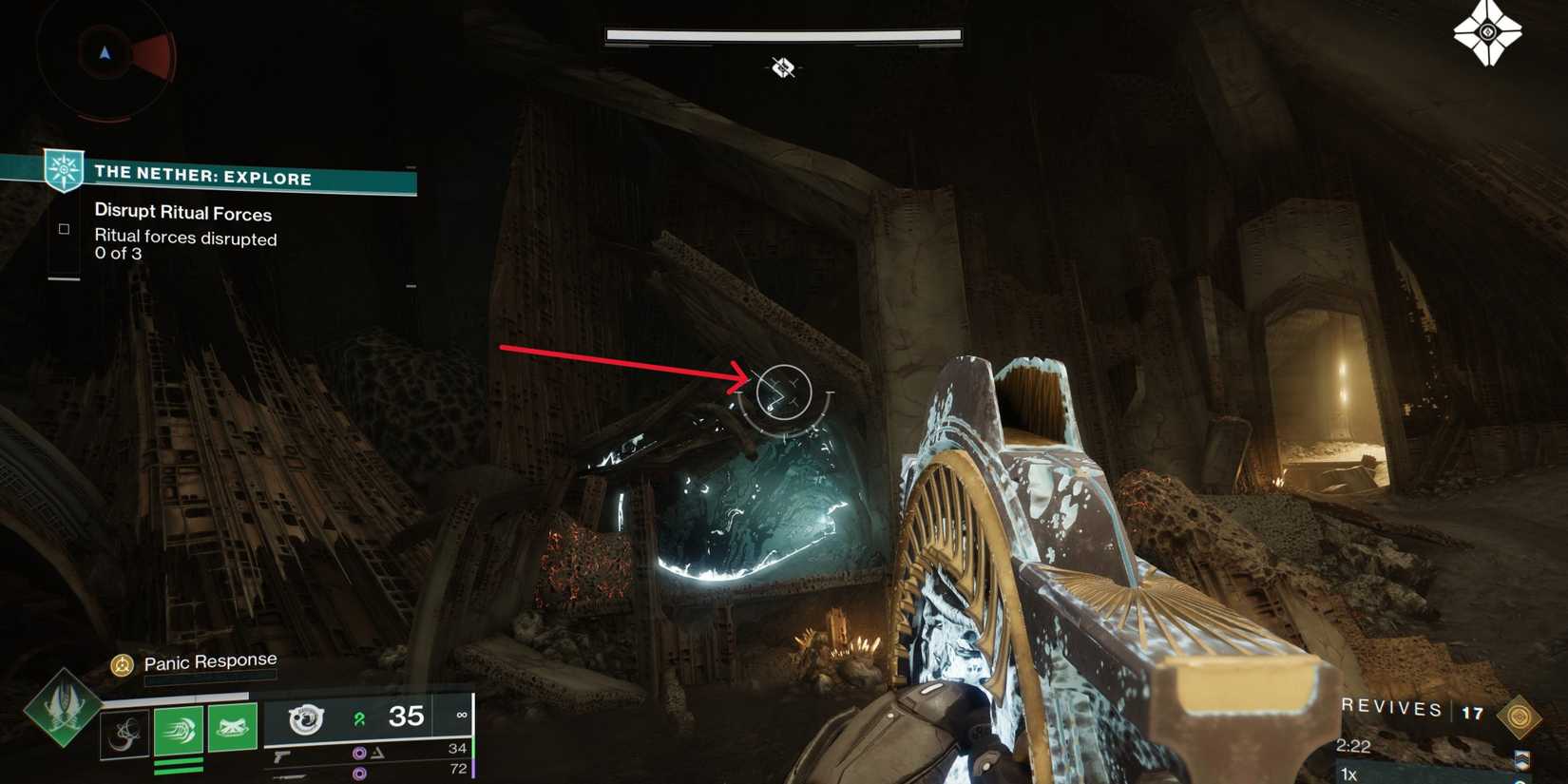The image size is (1568, 784).
Task: Click the boss health bar at top center
Action: click(781, 33)
